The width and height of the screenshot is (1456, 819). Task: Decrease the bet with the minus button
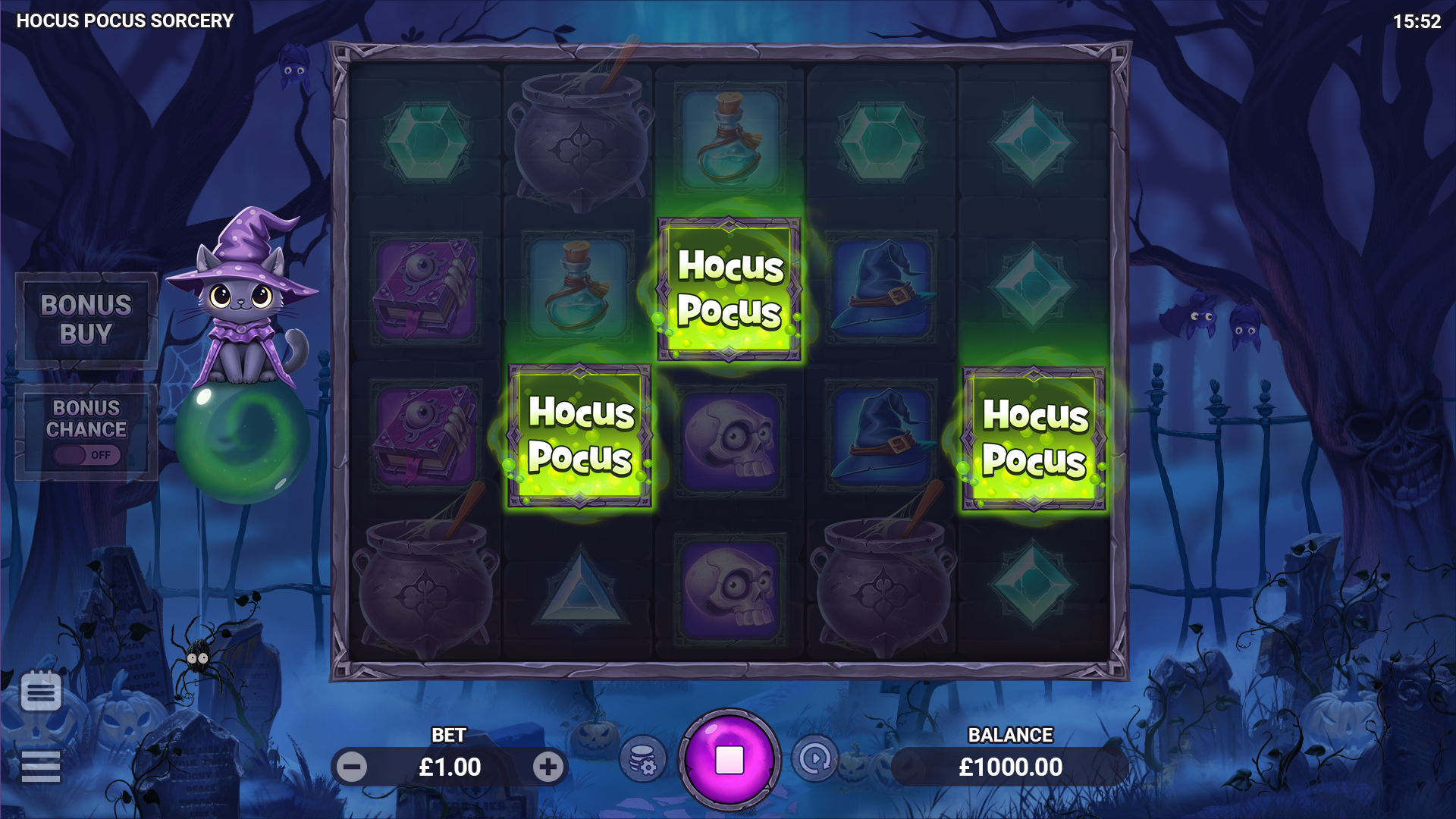pos(352,767)
